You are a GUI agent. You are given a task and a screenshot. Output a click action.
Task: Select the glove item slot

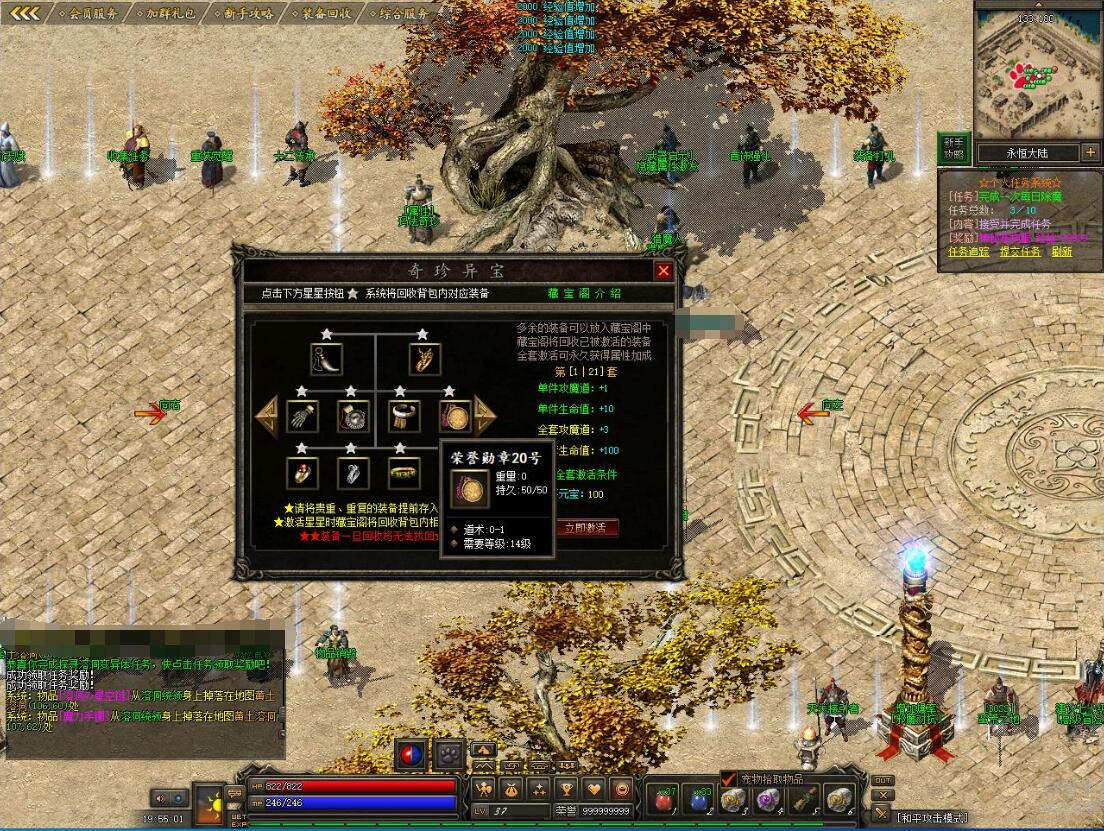[301, 416]
